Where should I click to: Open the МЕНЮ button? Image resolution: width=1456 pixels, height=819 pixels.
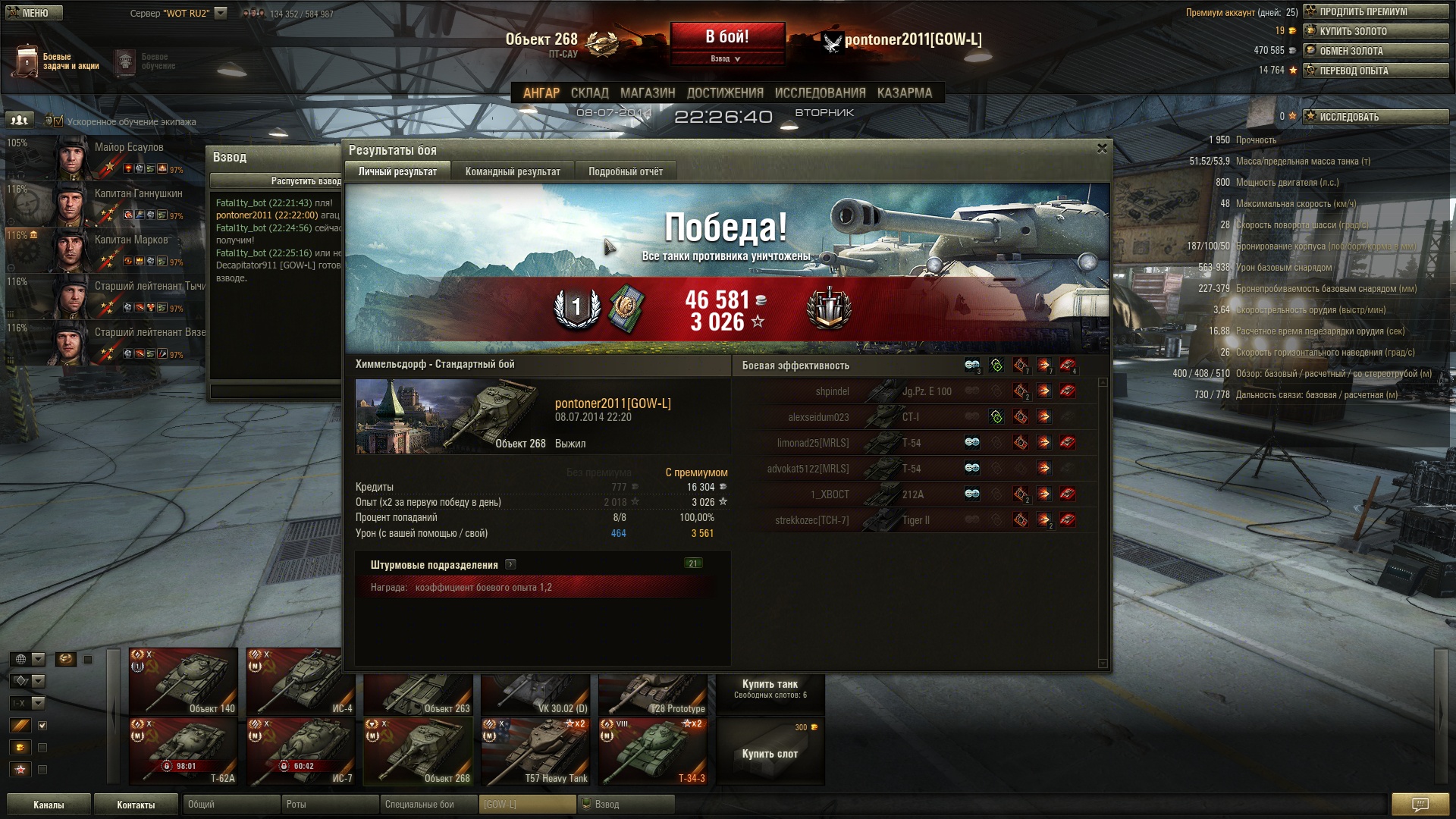click(x=32, y=13)
